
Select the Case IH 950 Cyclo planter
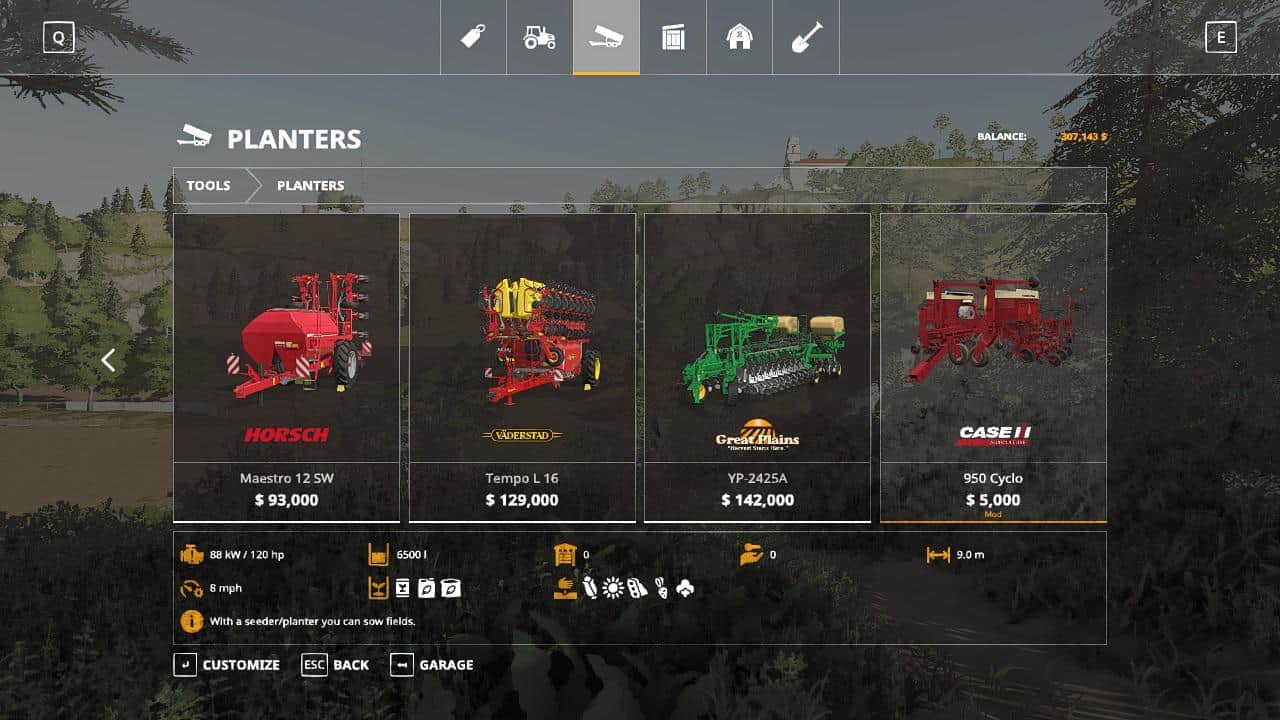pyautogui.click(x=993, y=366)
